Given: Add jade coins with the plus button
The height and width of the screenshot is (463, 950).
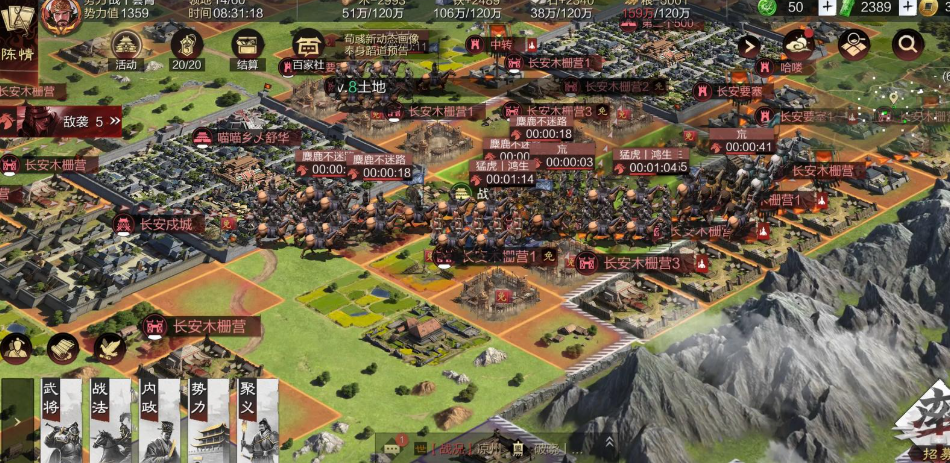Looking at the screenshot, I should point(827,7).
